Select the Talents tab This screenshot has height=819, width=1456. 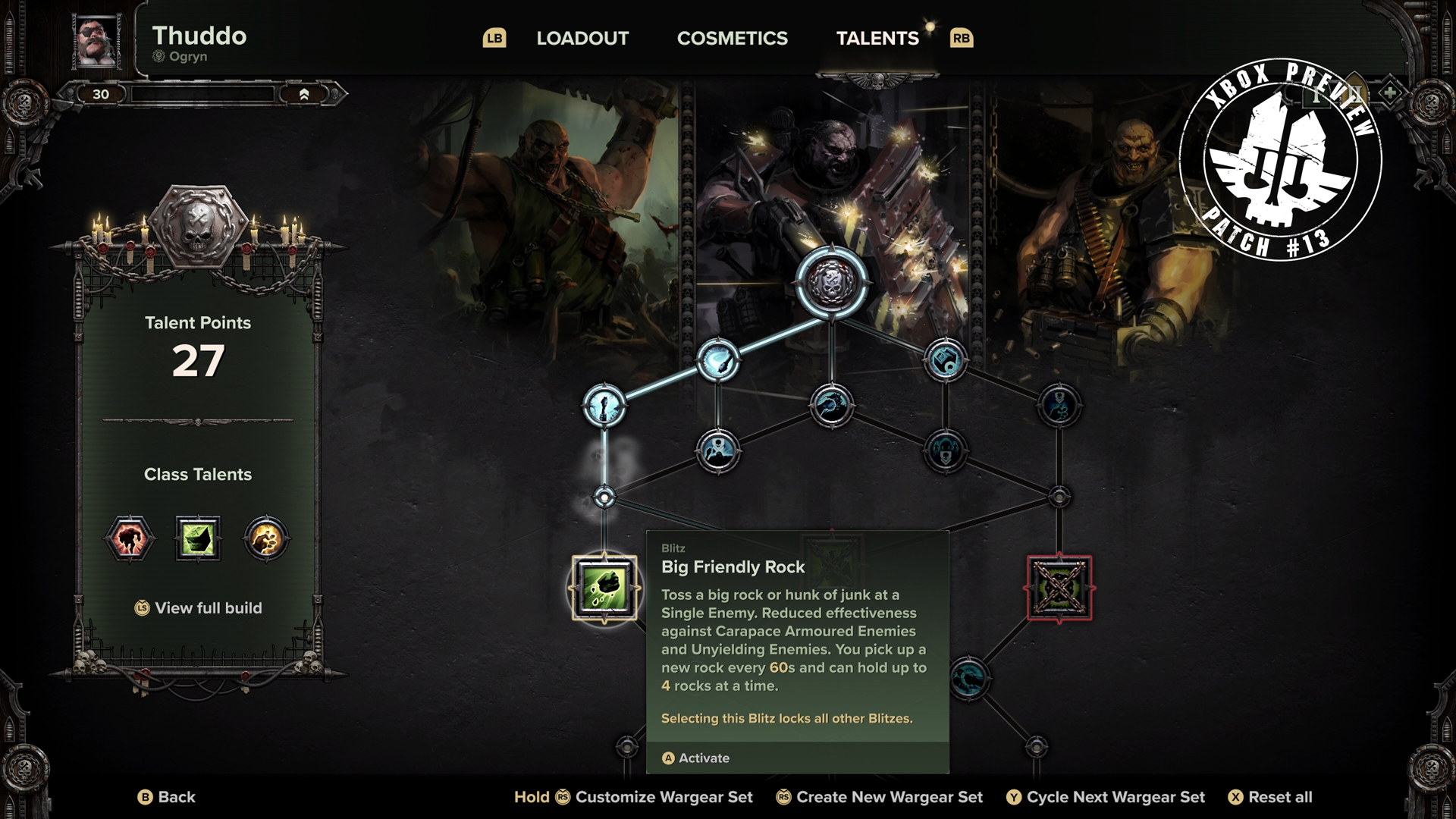coord(877,38)
